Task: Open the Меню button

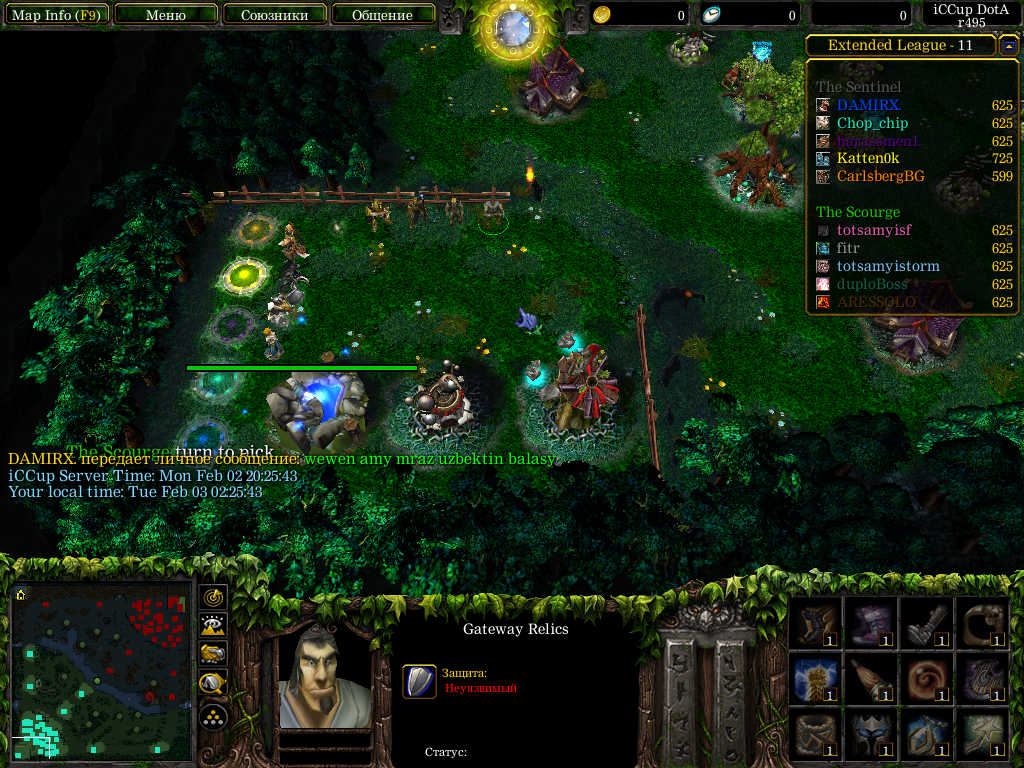Action: point(166,15)
